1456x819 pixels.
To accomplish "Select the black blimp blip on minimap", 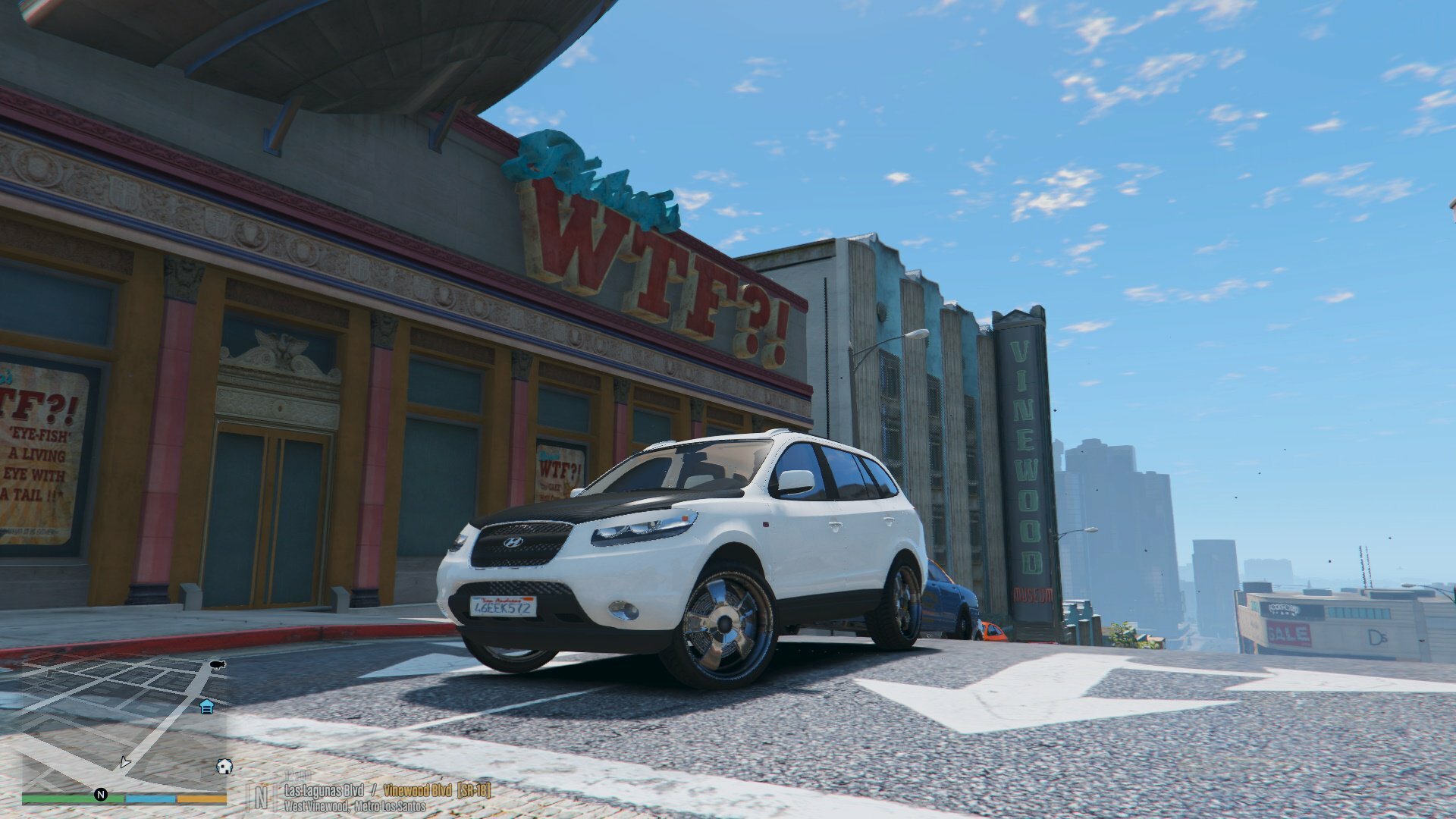I will [x=218, y=665].
